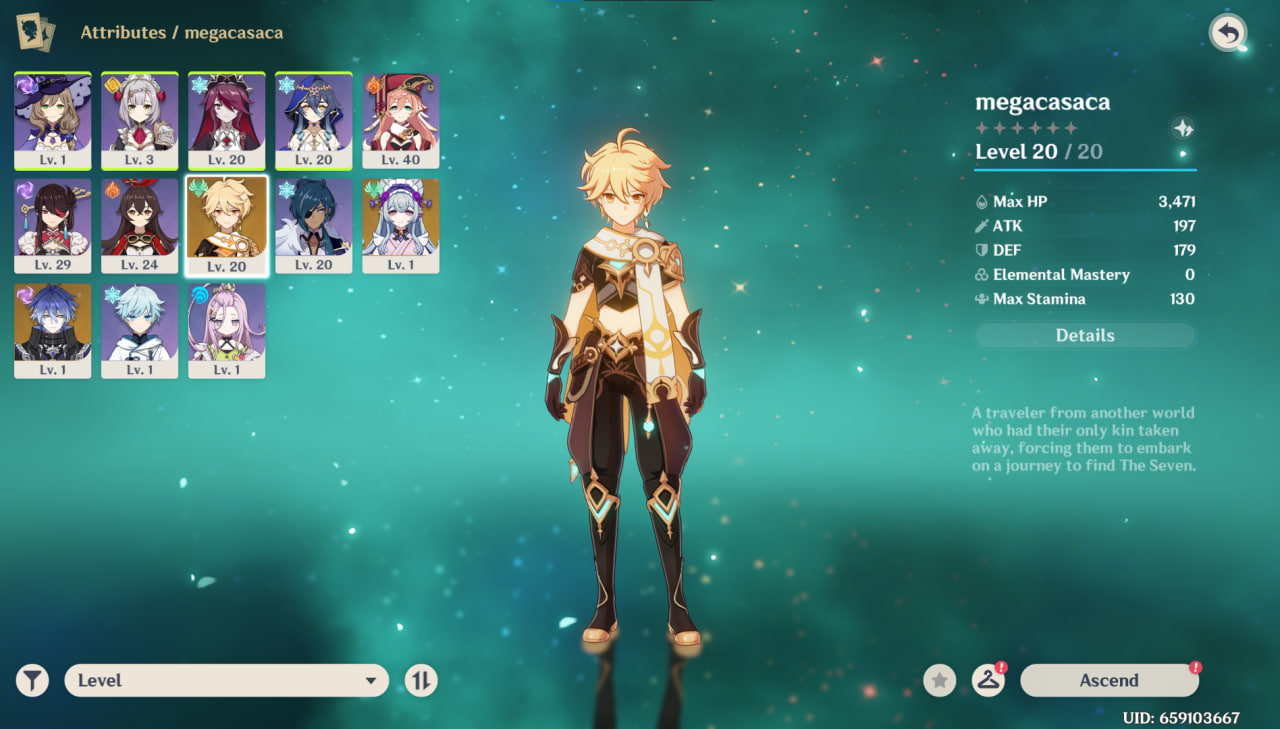The height and width of the screenshot is (729, 1280).
Task: Open the character filter funnel
Action: (x=33, y=681)
